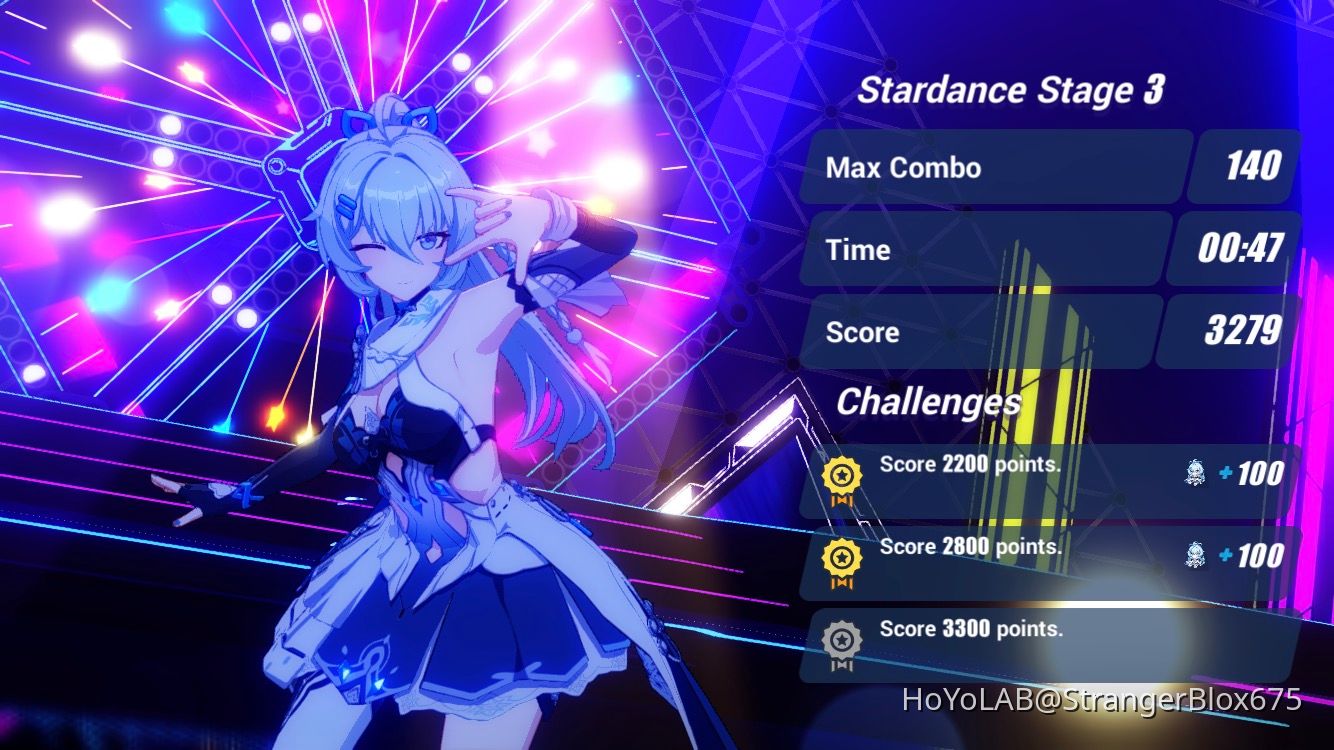Screen dimensions: 1334x750
Task: Select the Stardance Stage 3 title
Action: pyautogui.click(x=1010, y=90)
